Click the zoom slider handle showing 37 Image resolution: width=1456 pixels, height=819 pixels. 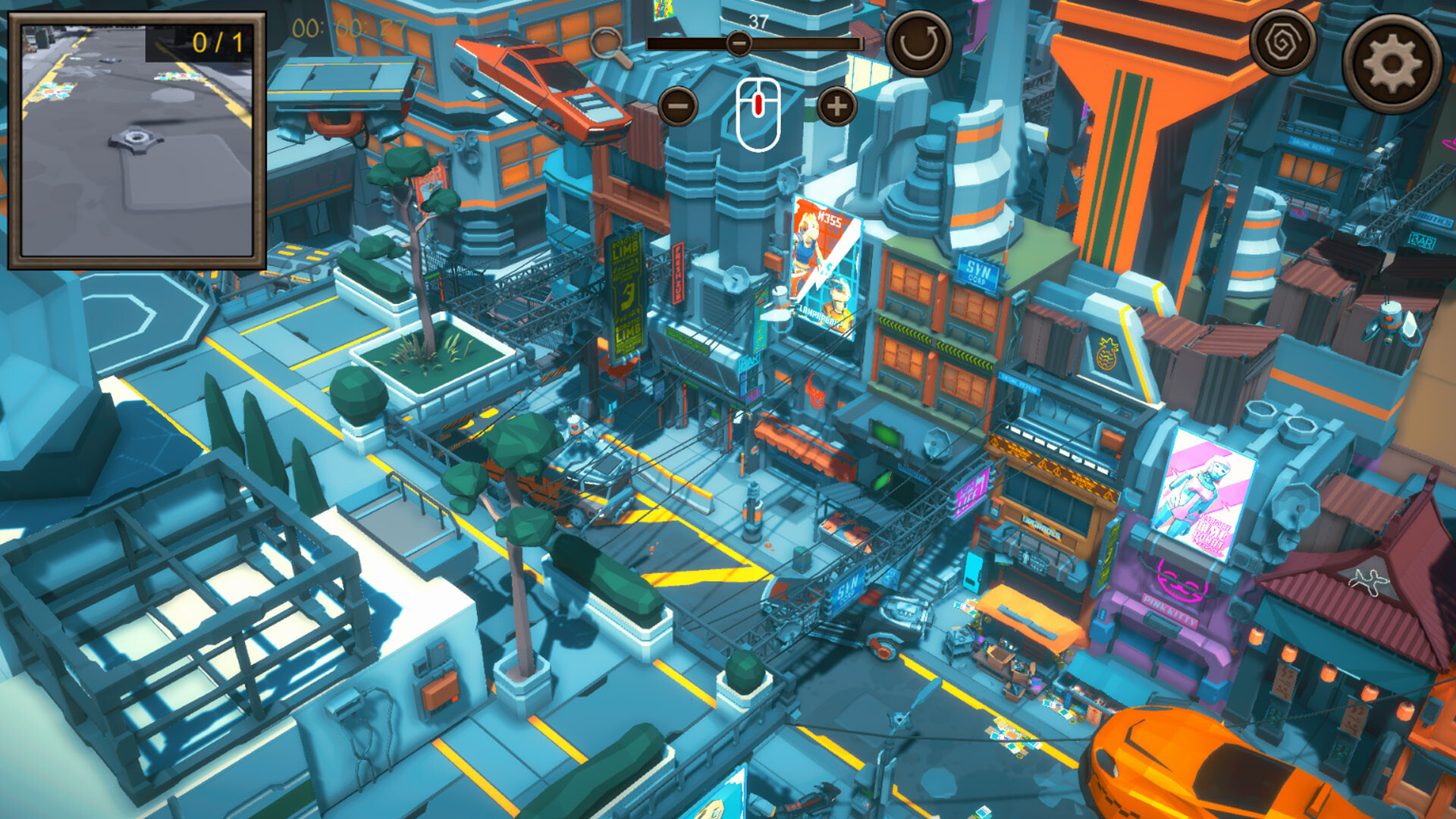point(739,43)
